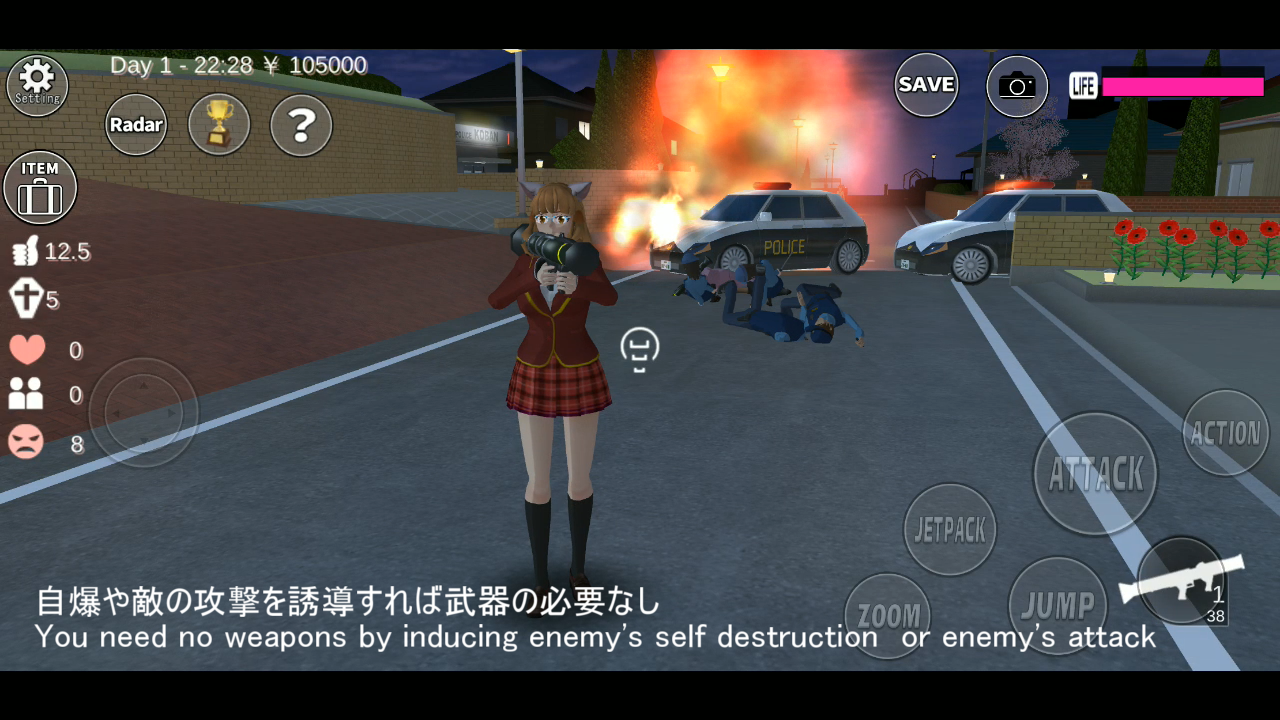This screenshot has width=1280, height=720.
Task: Open the Settings gear menu
Action: tap(37, 84)
